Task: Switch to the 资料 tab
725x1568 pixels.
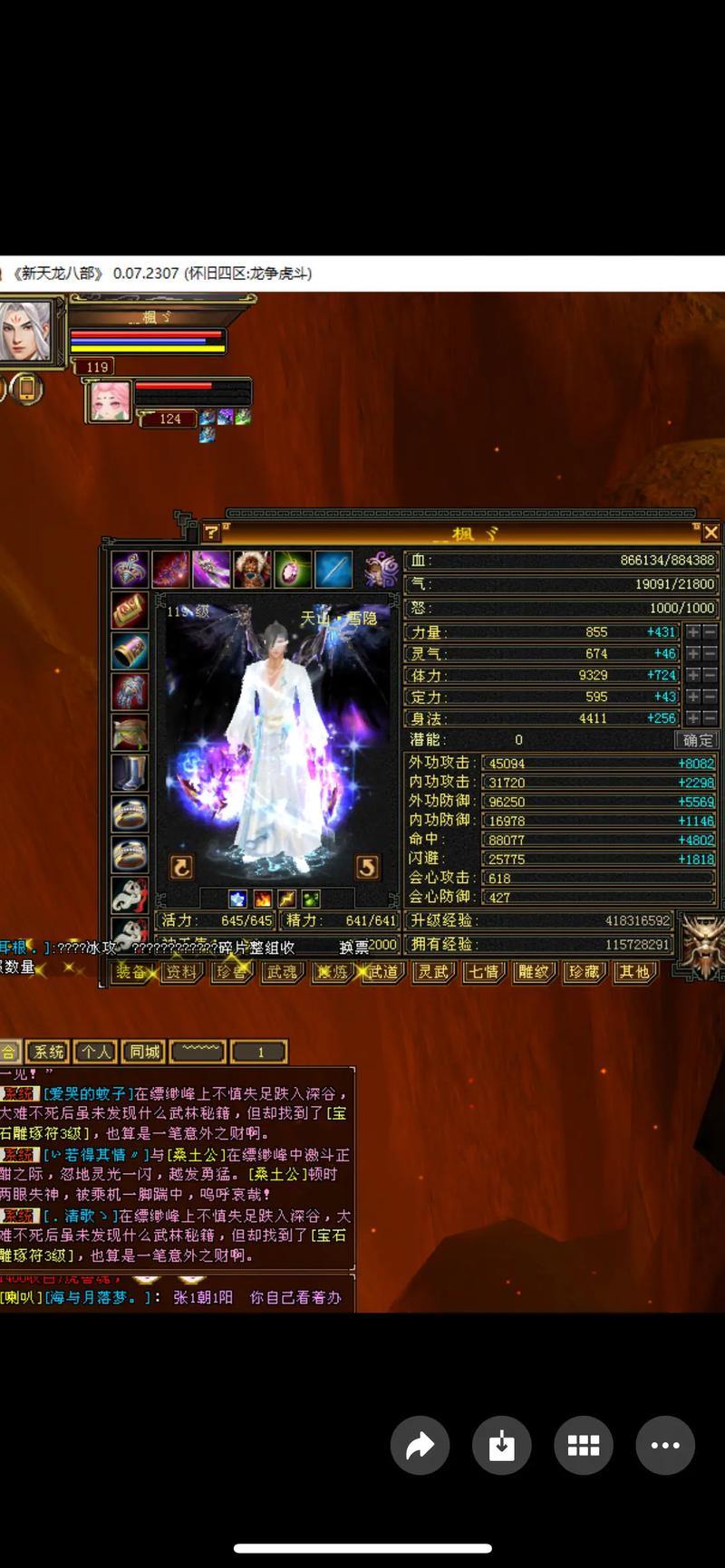Action: (x=181, y=972)
